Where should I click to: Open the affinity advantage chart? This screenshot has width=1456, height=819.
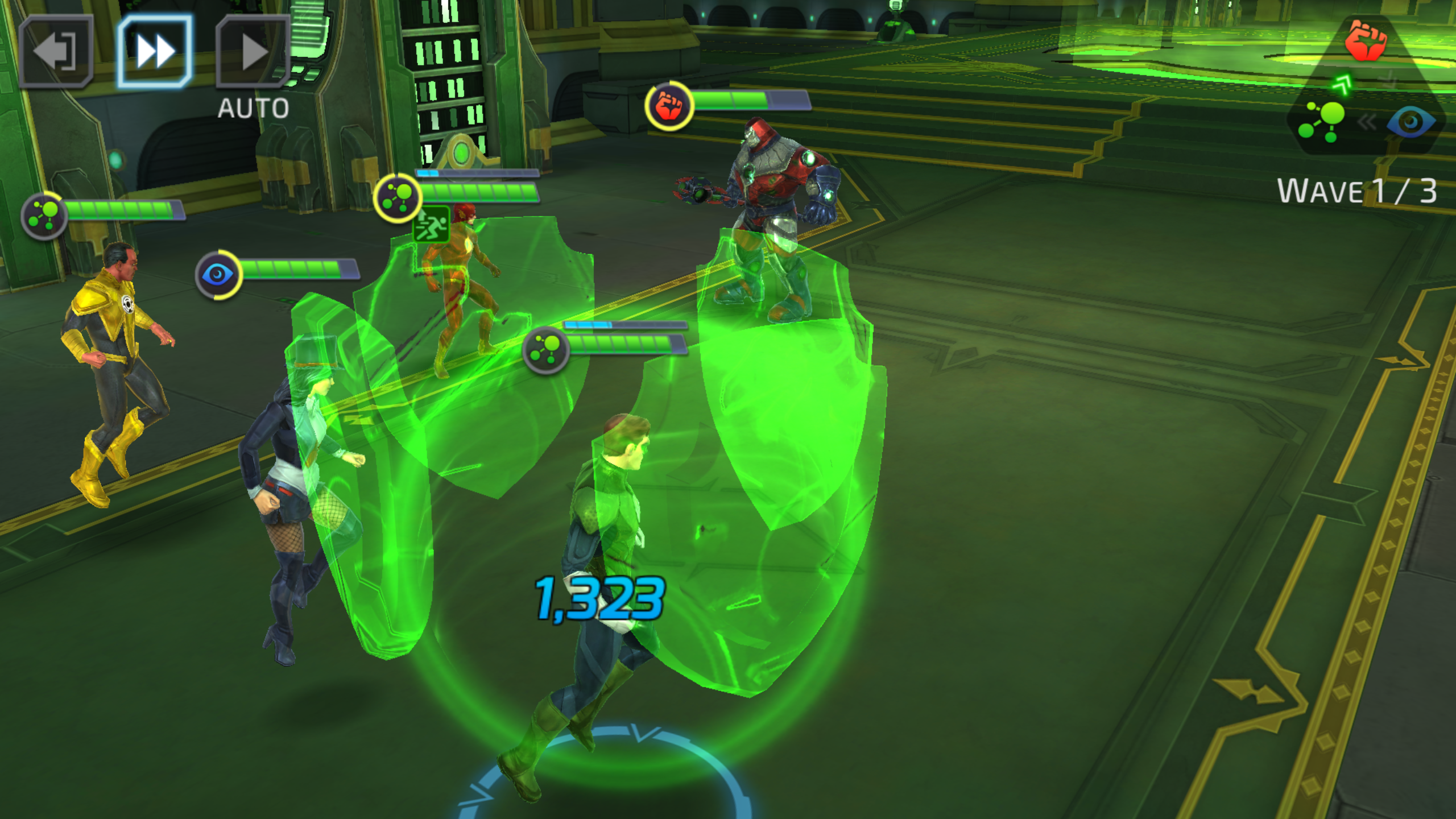pos(1365,91)
